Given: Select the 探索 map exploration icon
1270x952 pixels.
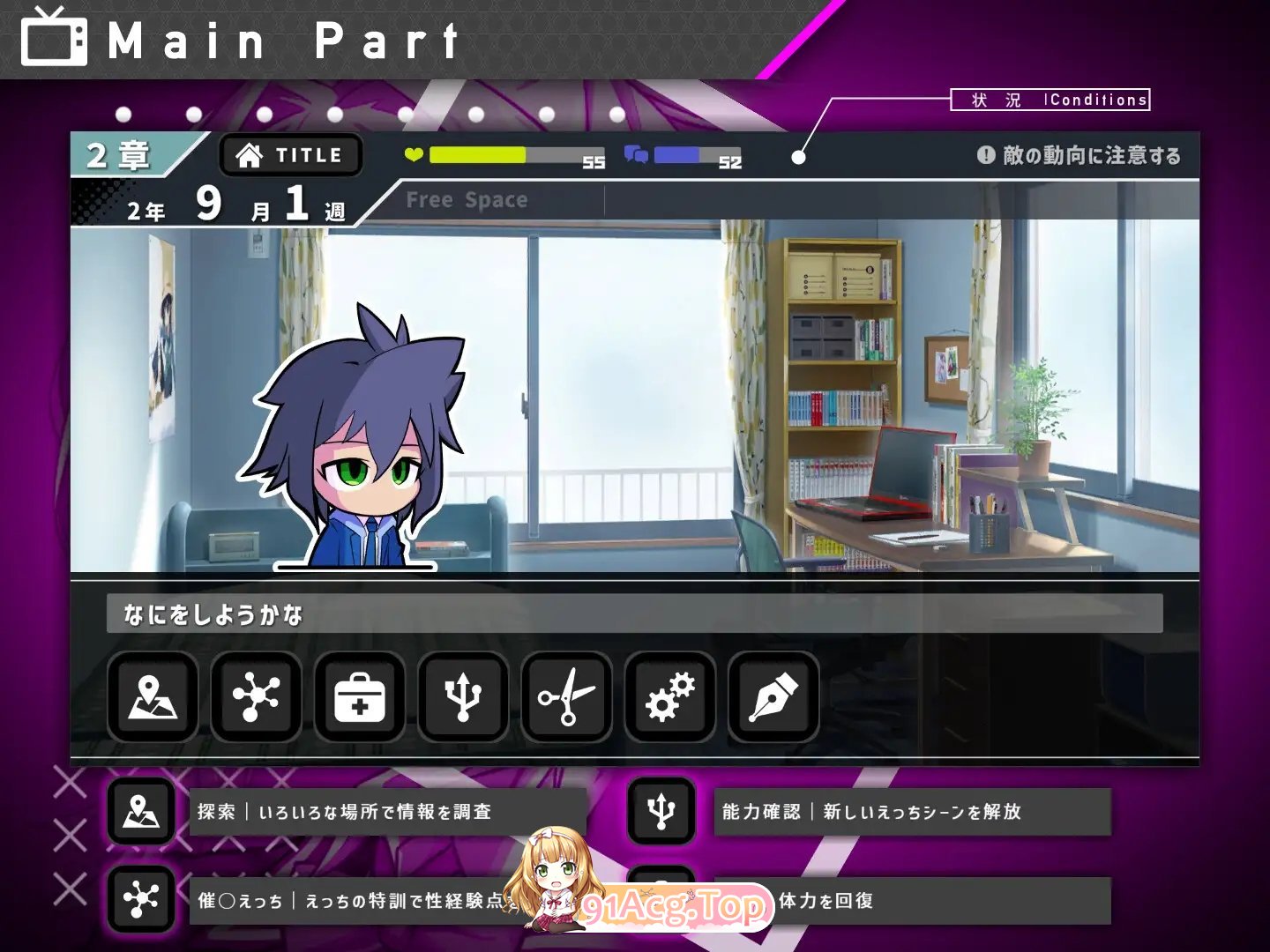Looking at the screenshot, I should [x=152, y=697].
